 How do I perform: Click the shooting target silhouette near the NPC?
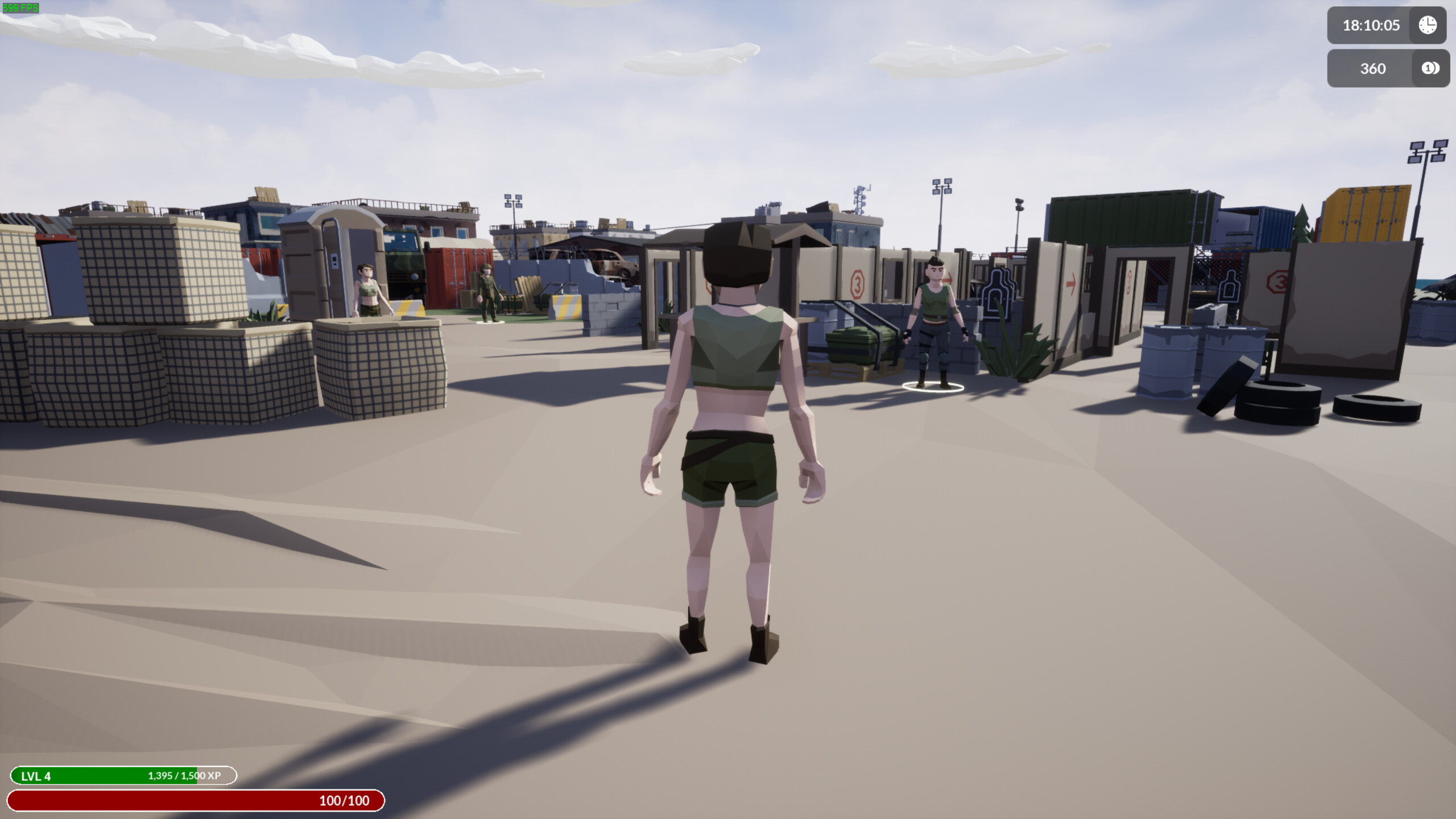(x=999, y=294)
